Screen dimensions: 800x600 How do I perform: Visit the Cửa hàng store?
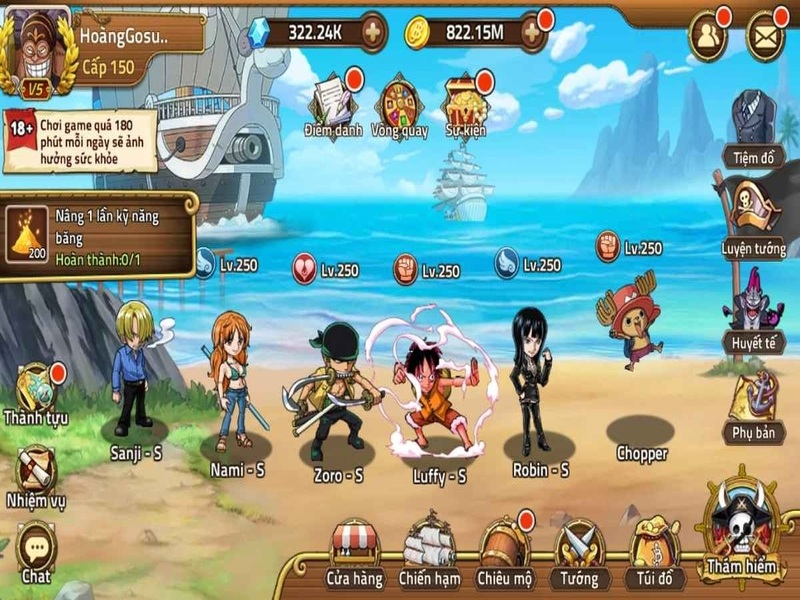[x=354, y=548]
